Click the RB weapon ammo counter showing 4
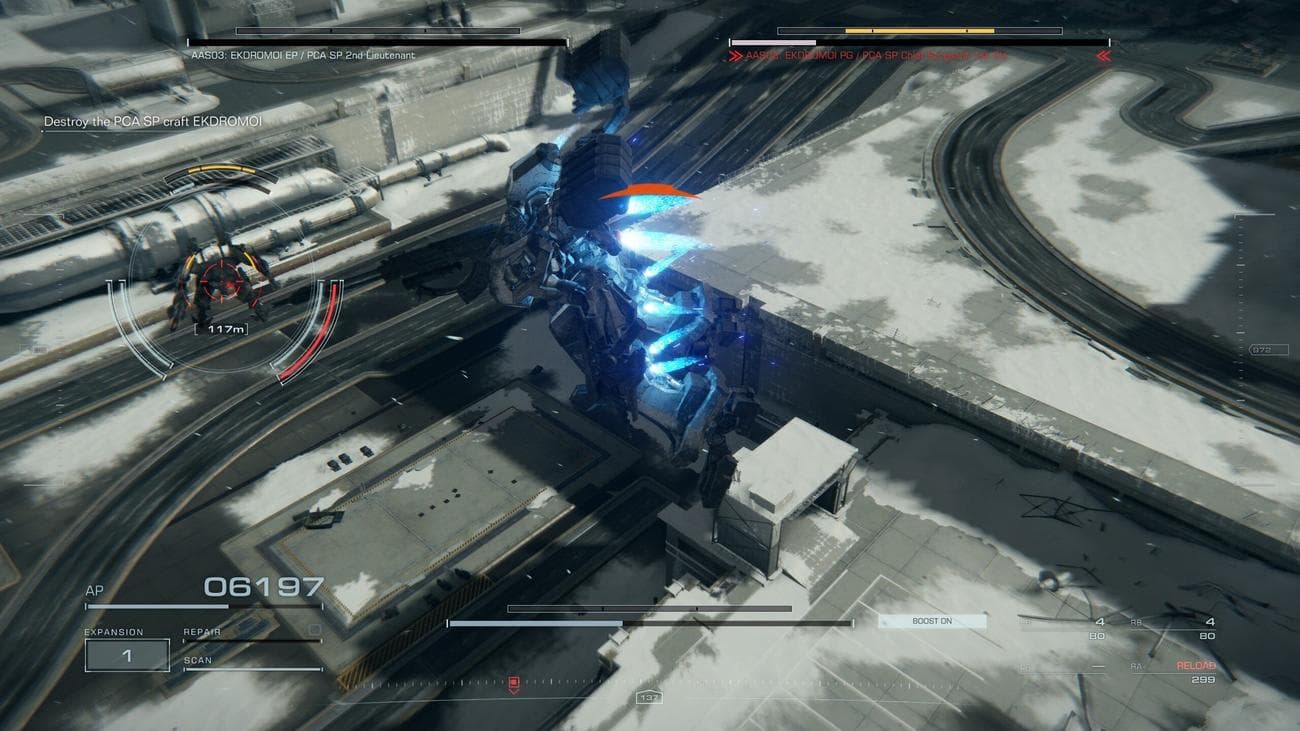 pyautogui.click(x=1210, y=622)
